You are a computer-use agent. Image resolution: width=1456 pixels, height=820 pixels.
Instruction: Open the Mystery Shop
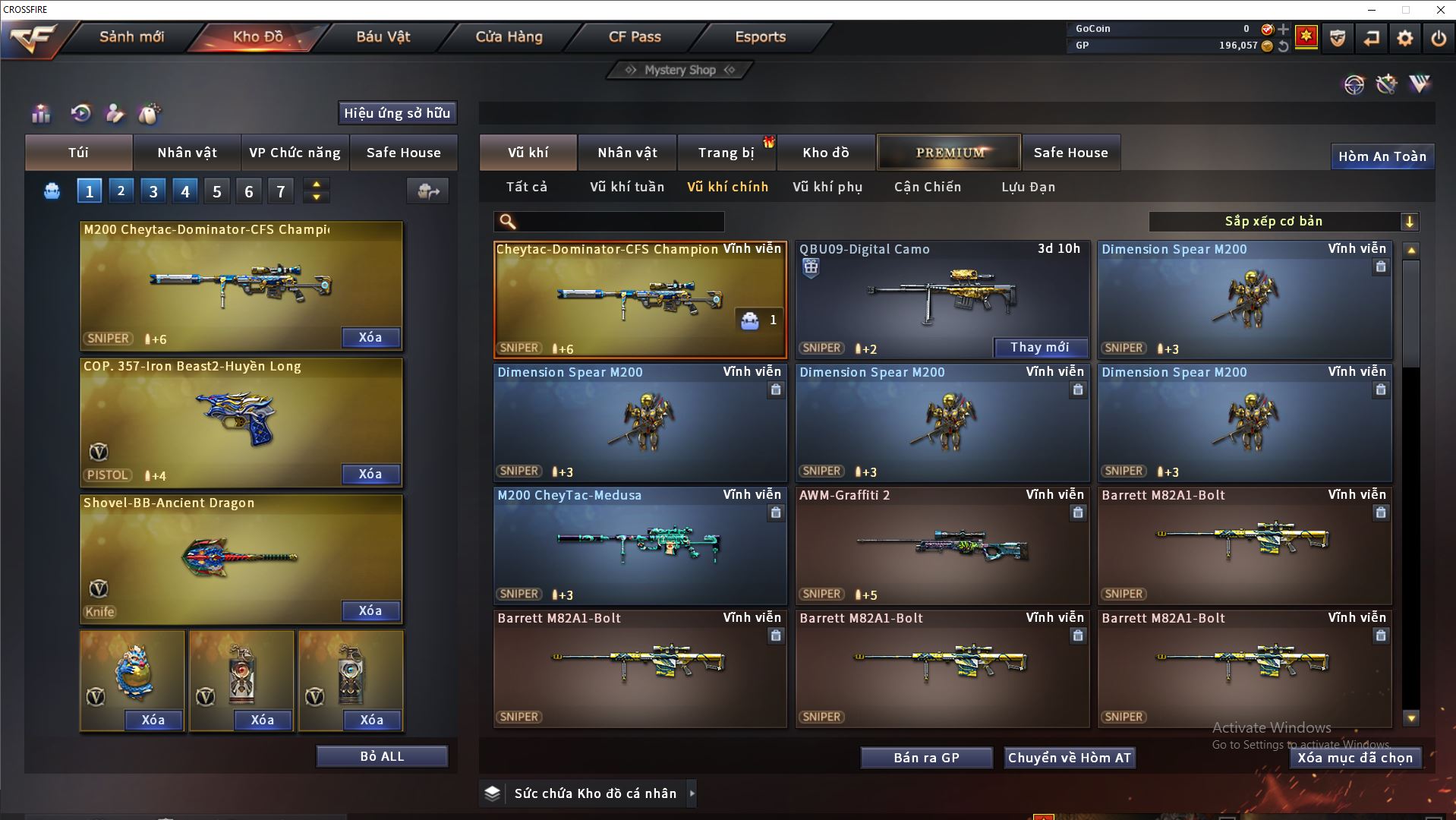point(680,70)
